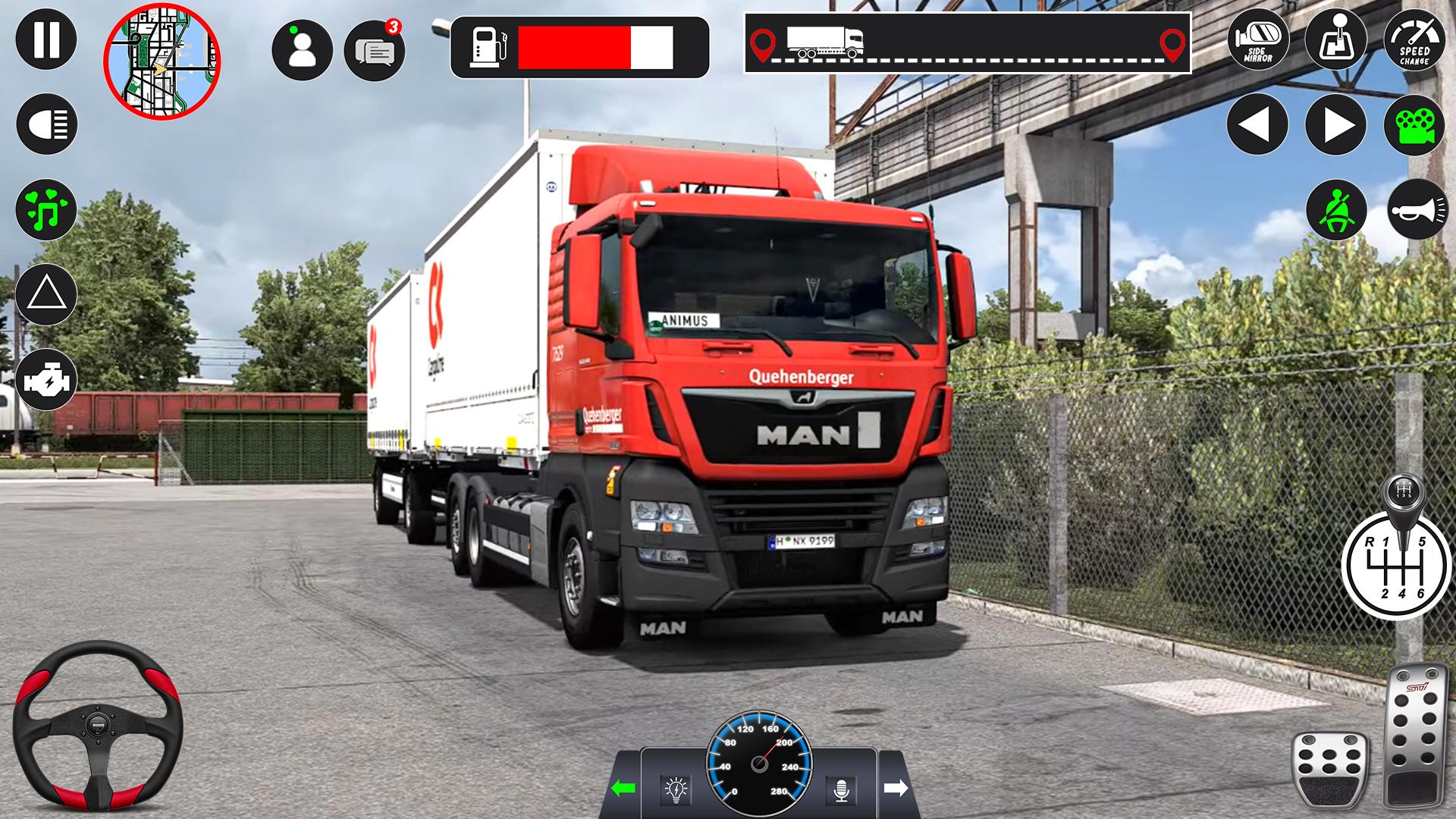Viewport: 1456px width, 819px height.
Task: Select the Speed Change button
Action: [1414, 39]
